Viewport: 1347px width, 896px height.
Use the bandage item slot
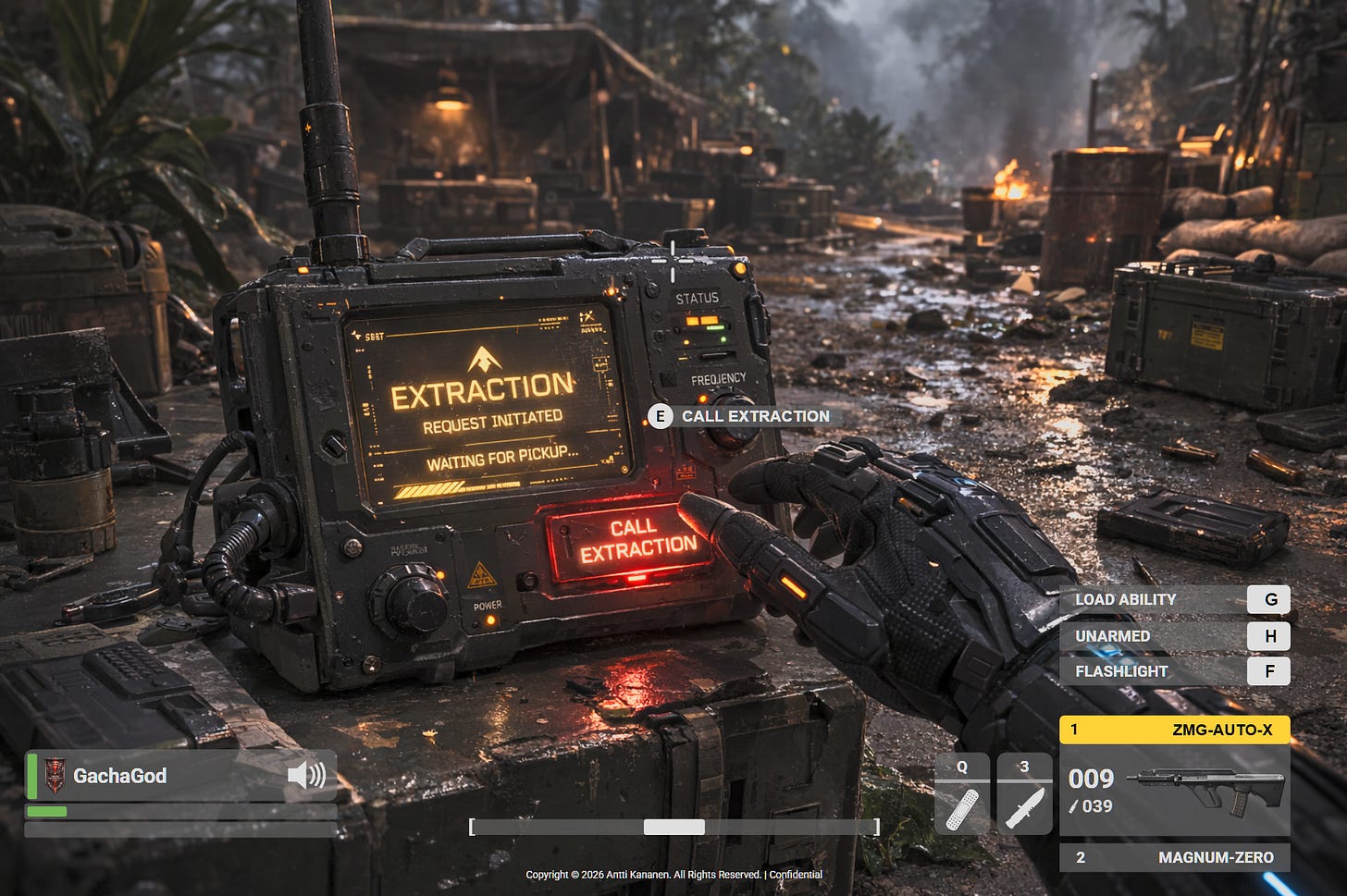click(x=962, y=793)
